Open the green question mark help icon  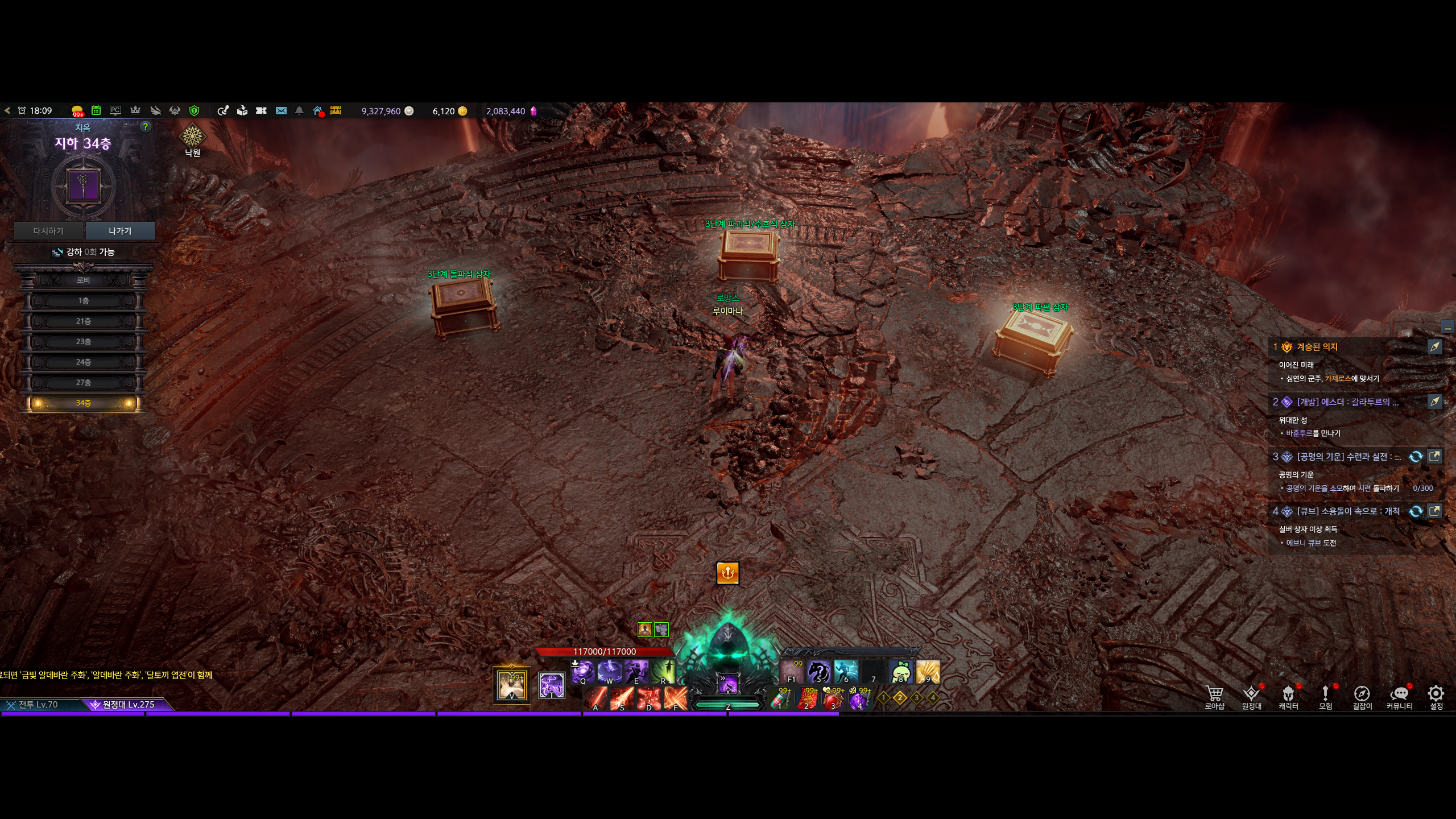pyautogui.click(x=146, y=127)
